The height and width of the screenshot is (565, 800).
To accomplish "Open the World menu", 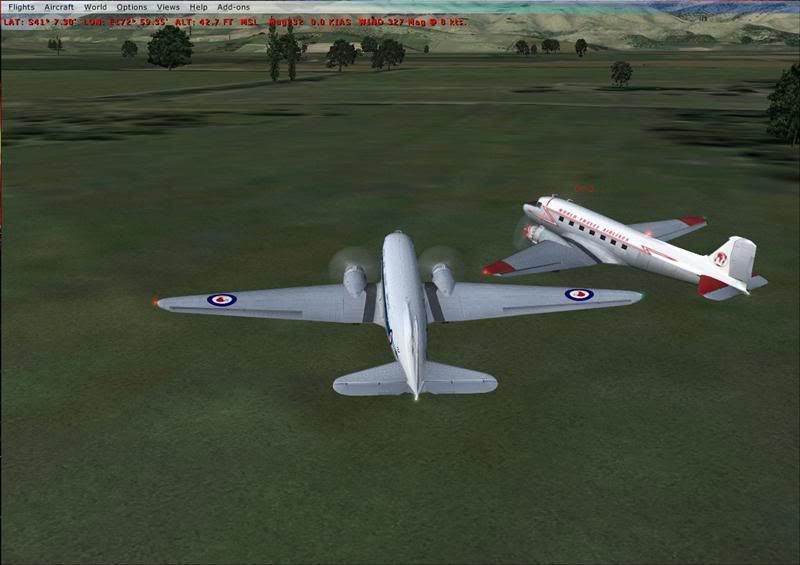I will (x=95, y=7).
